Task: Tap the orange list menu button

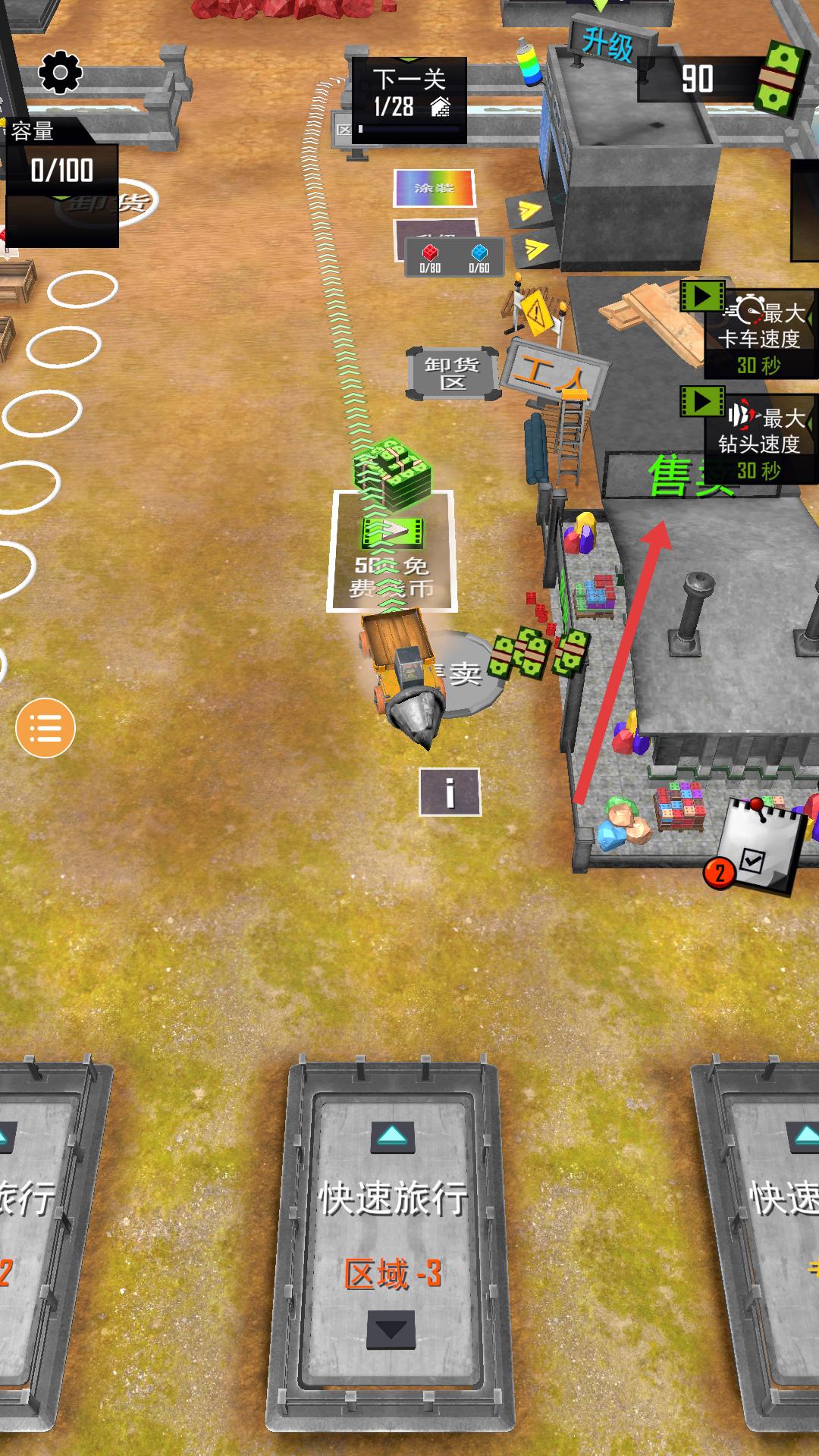Action: tap(45, 728)
